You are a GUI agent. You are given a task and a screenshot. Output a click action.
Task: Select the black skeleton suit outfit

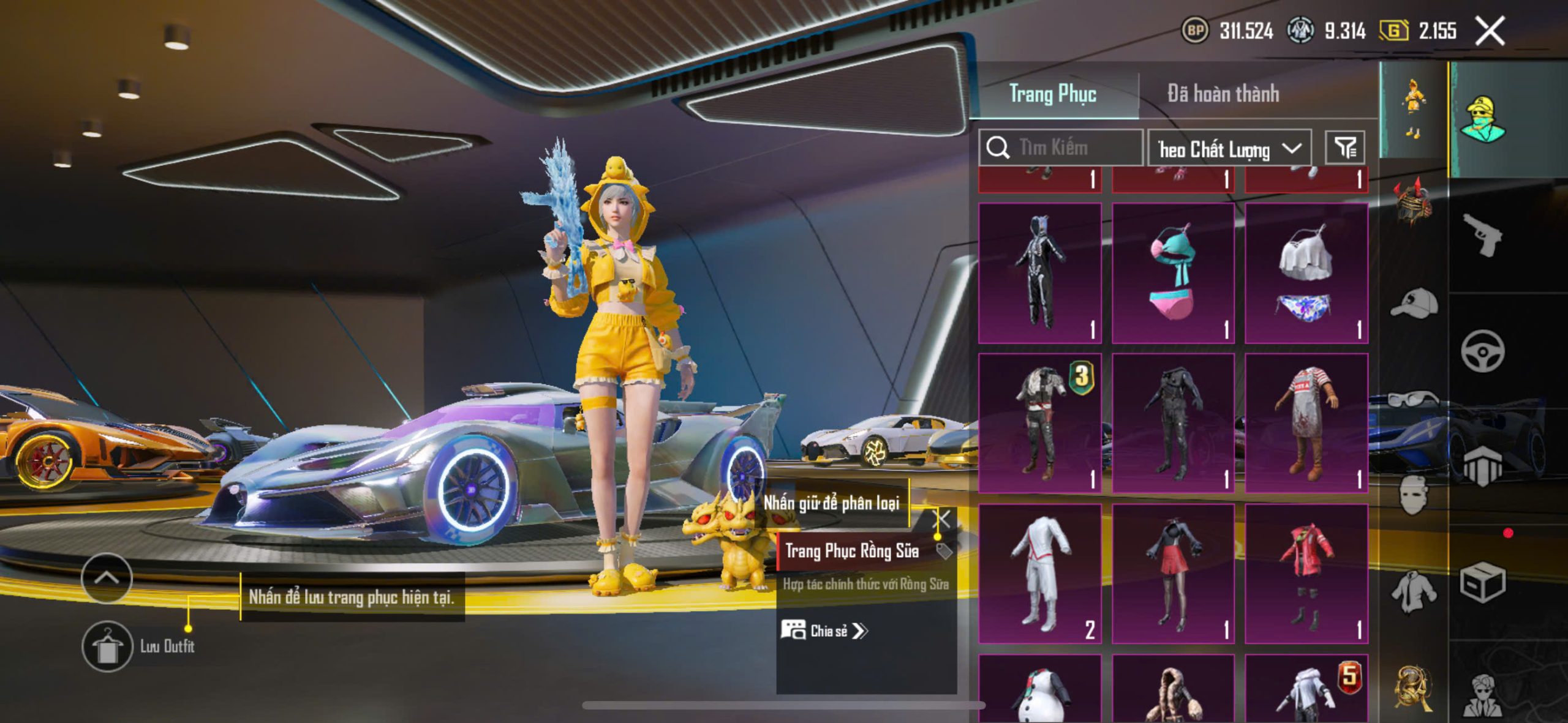1039,272
